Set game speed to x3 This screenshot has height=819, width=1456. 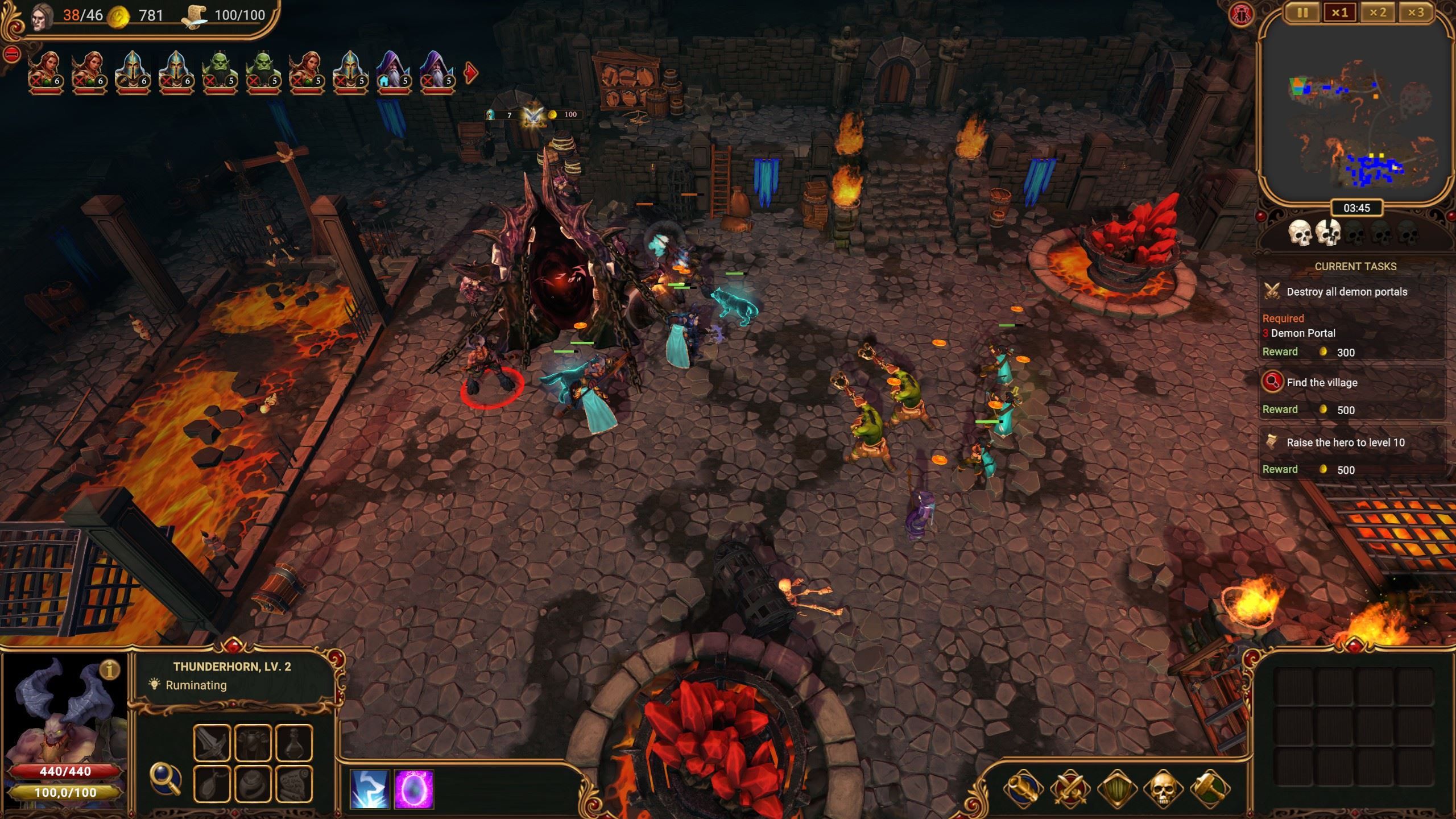[x=1416, y=13]
